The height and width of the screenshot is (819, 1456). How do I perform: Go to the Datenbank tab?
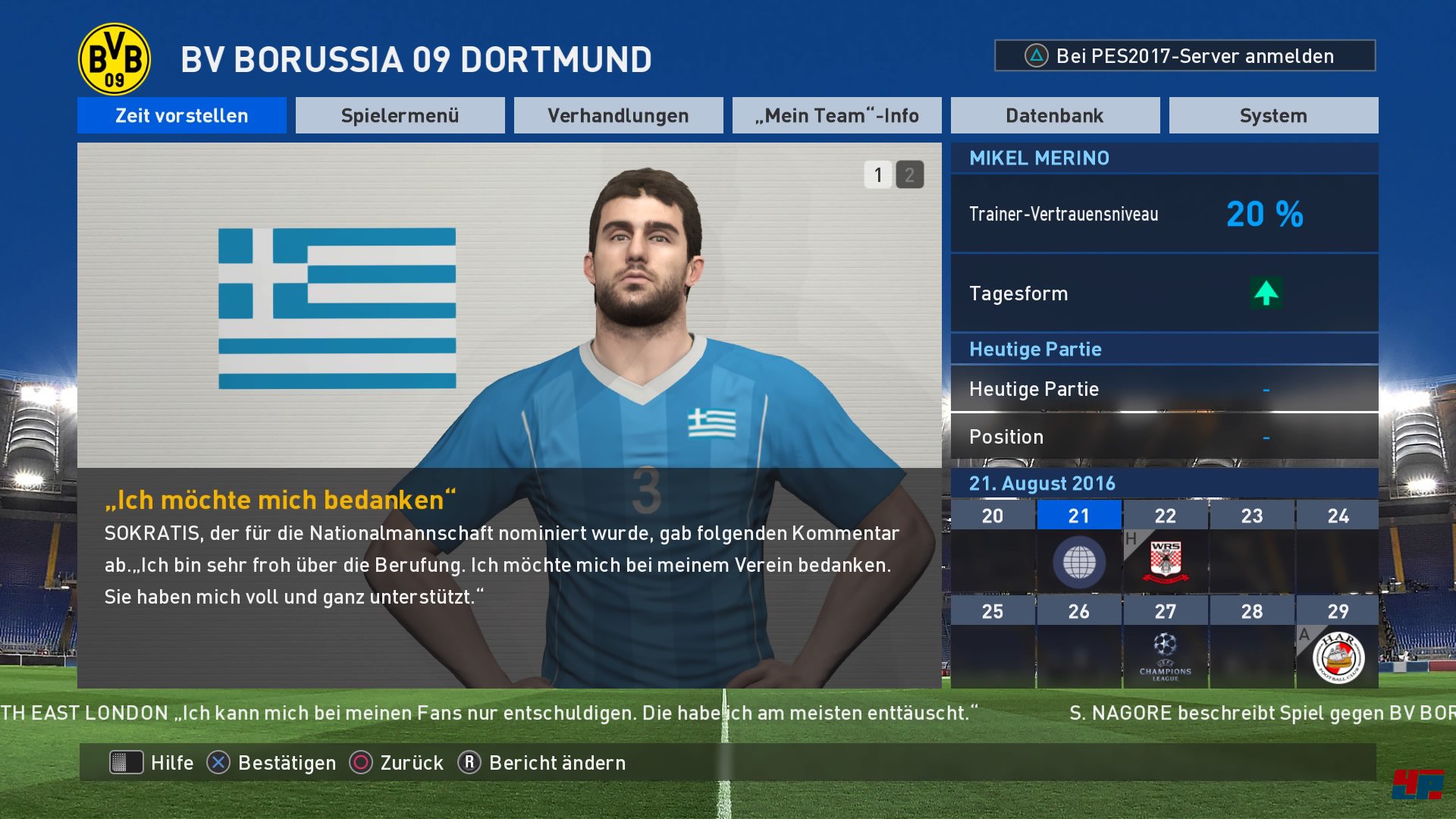[1055, 115]
